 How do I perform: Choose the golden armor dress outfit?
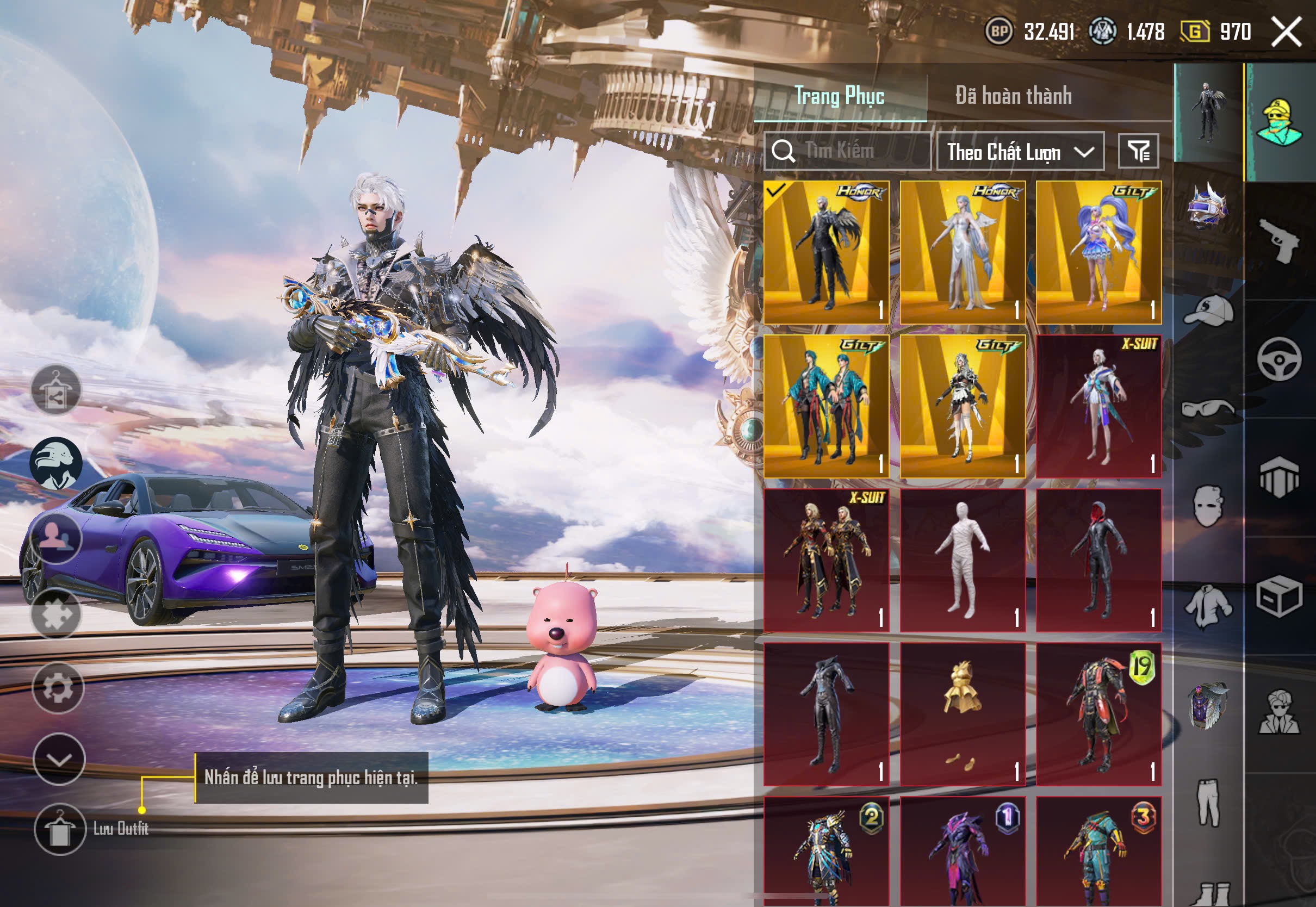pos(963,715)
